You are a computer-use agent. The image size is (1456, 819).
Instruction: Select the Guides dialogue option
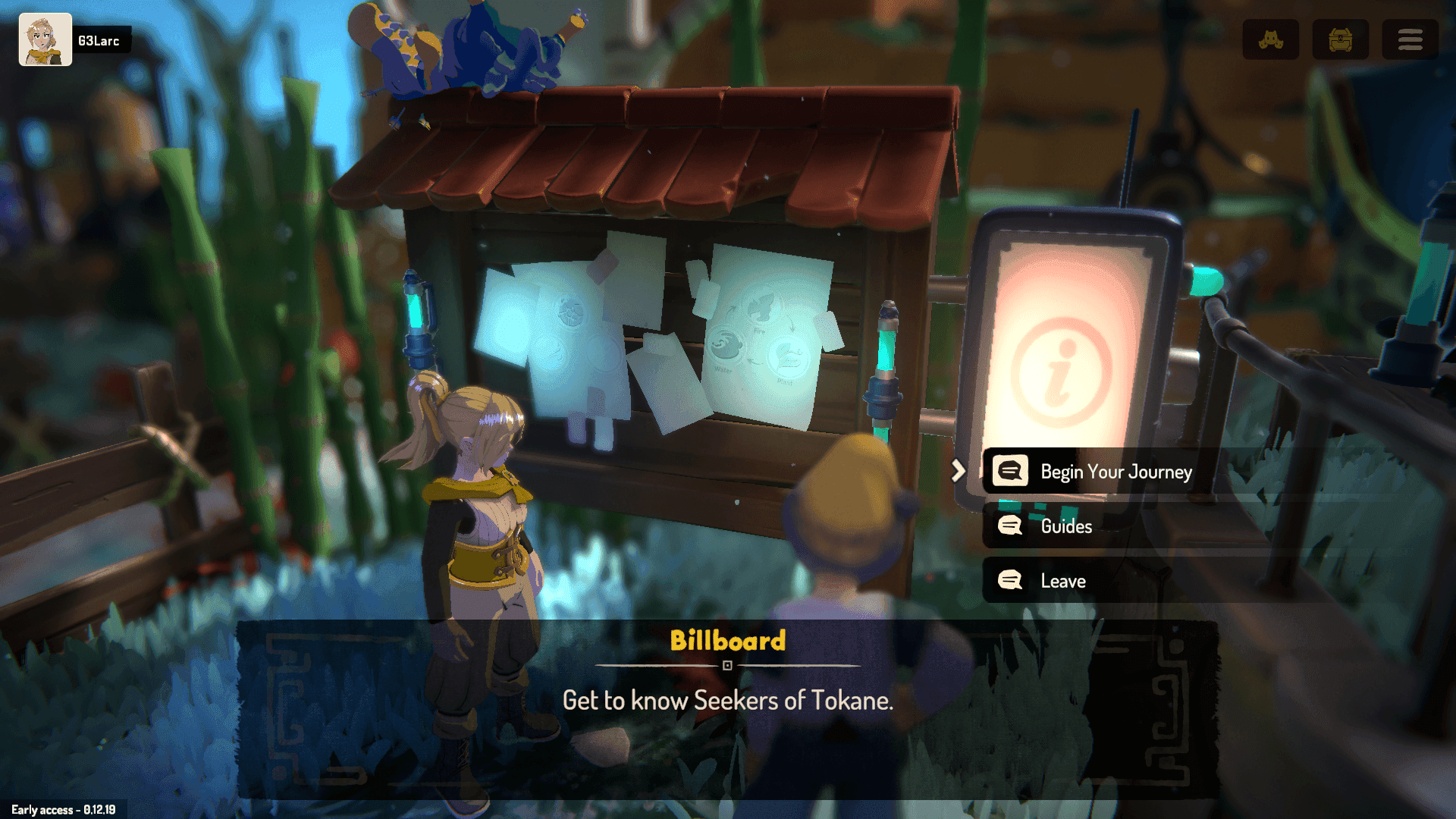pyautogui.click(x=1065, y=526)
